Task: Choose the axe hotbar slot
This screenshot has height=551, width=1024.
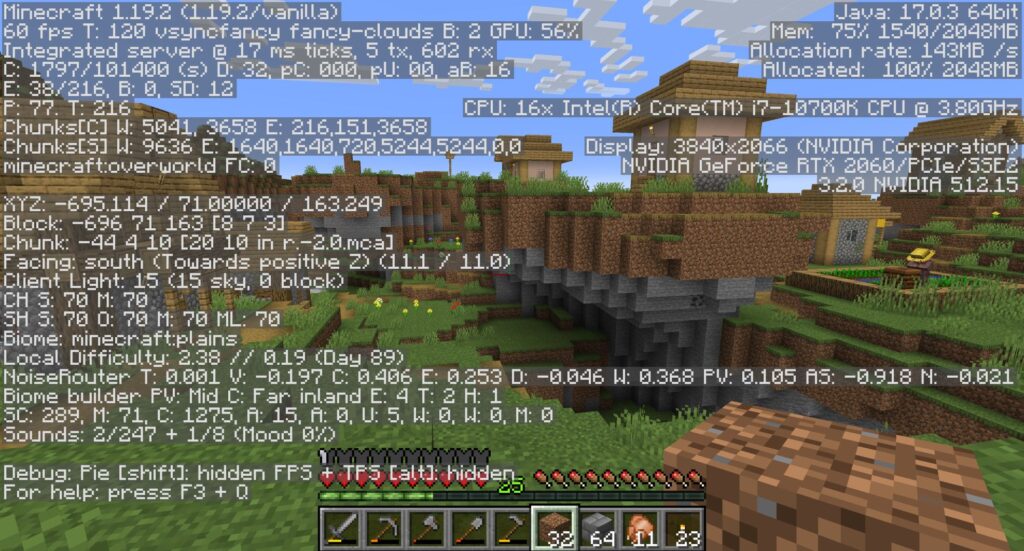Action: (424, 527)
